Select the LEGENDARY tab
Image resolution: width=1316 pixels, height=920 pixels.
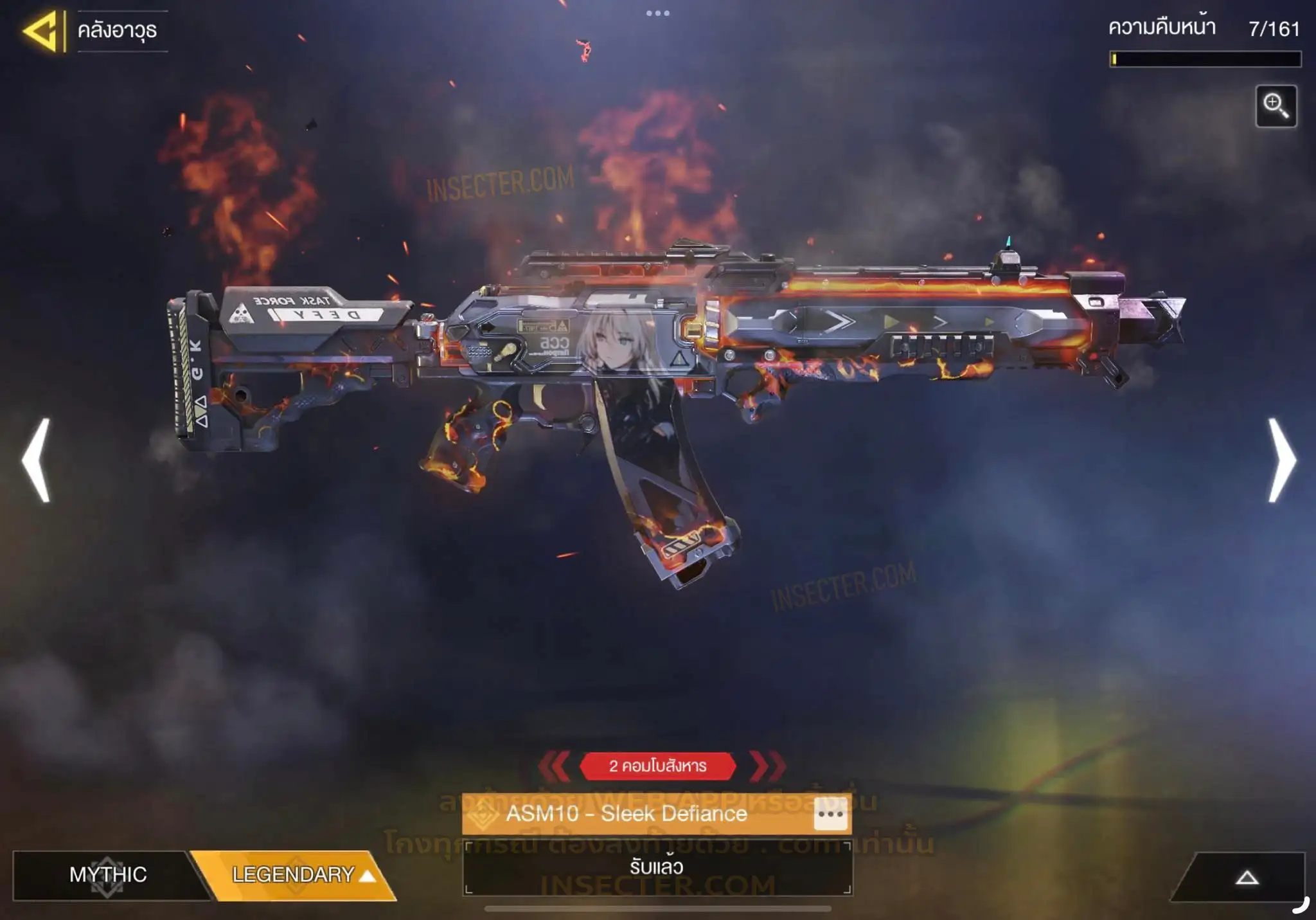click(296, 875)
